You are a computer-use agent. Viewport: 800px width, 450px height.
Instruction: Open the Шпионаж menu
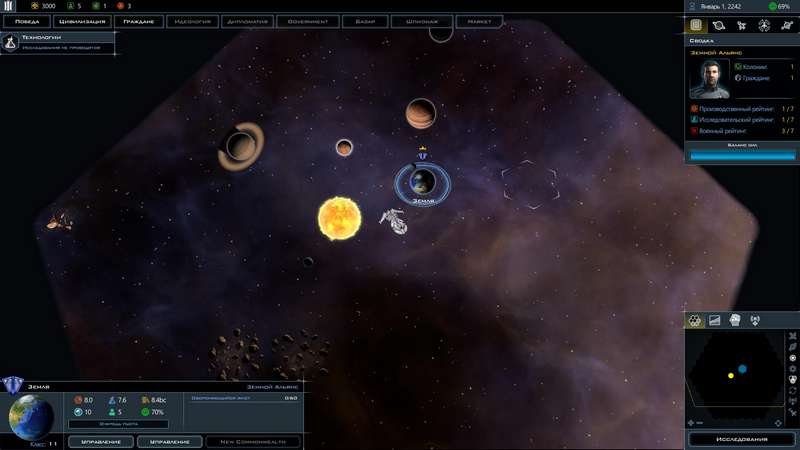[421, 20]
